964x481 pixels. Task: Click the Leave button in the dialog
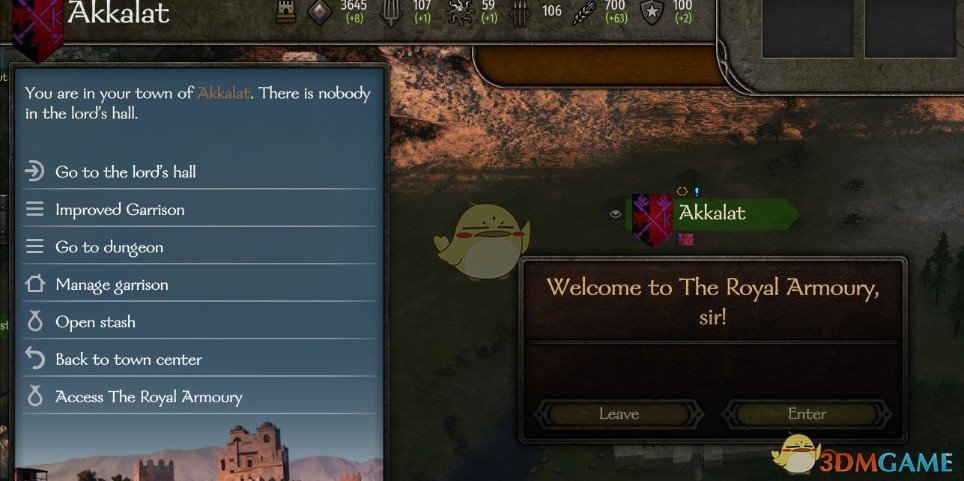click(x=618, y=414)
